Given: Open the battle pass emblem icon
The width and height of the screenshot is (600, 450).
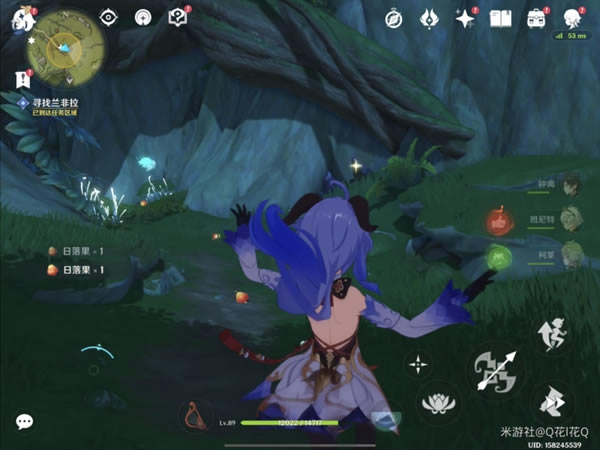Looking at the screenshot, I should [430, 18].
